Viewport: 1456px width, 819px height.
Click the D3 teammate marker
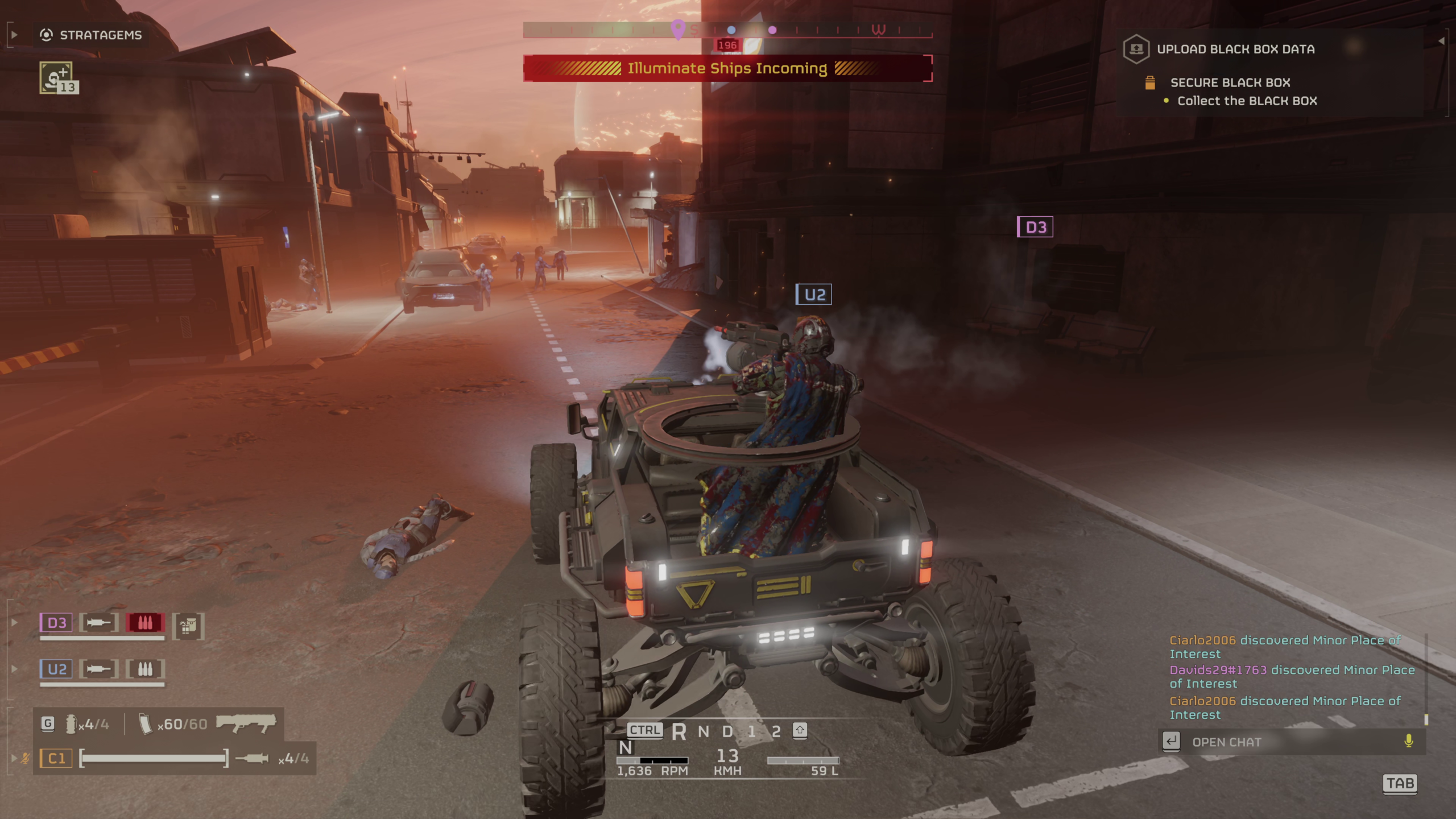(x=1035, y=227)
